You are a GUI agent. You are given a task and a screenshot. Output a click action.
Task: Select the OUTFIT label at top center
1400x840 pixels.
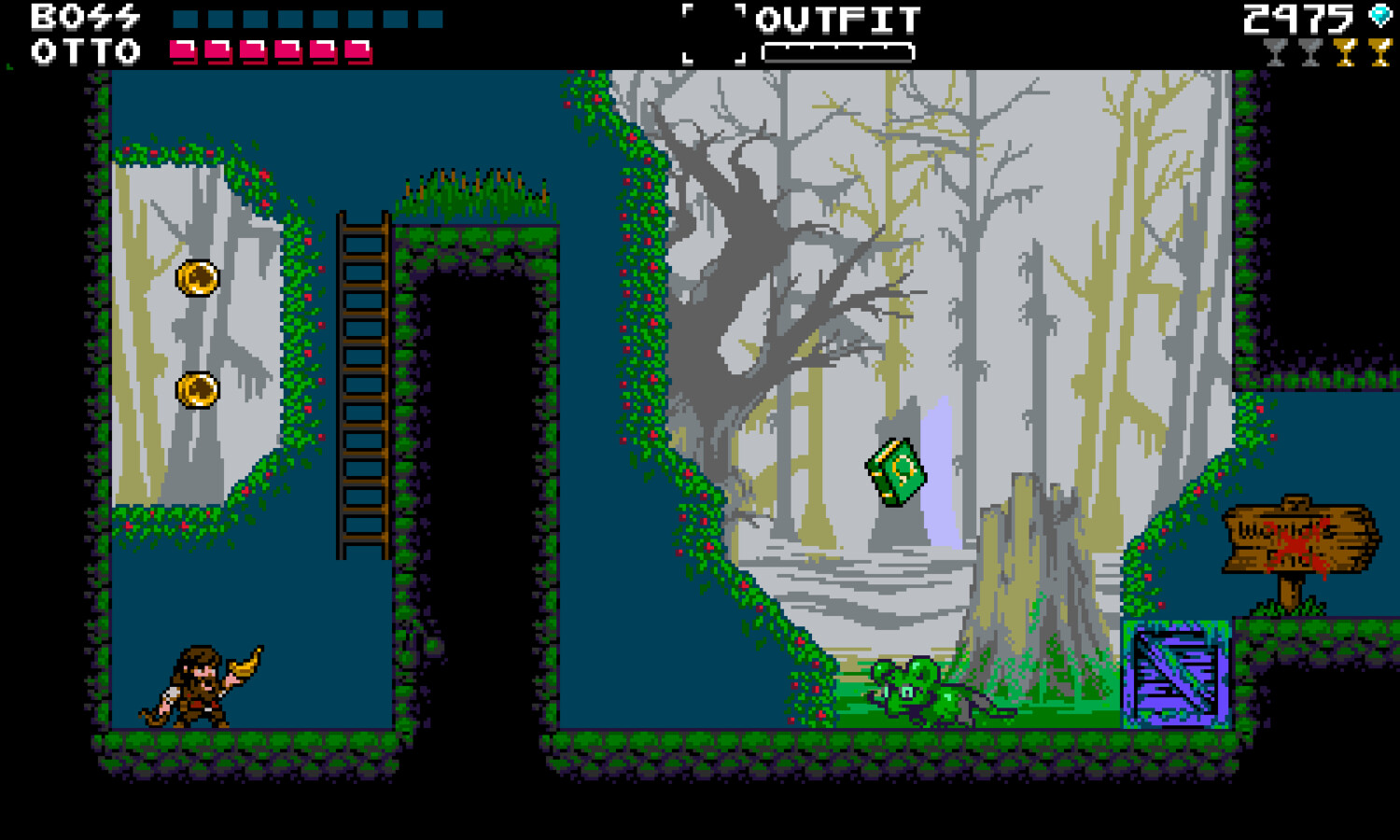[838, 19]
